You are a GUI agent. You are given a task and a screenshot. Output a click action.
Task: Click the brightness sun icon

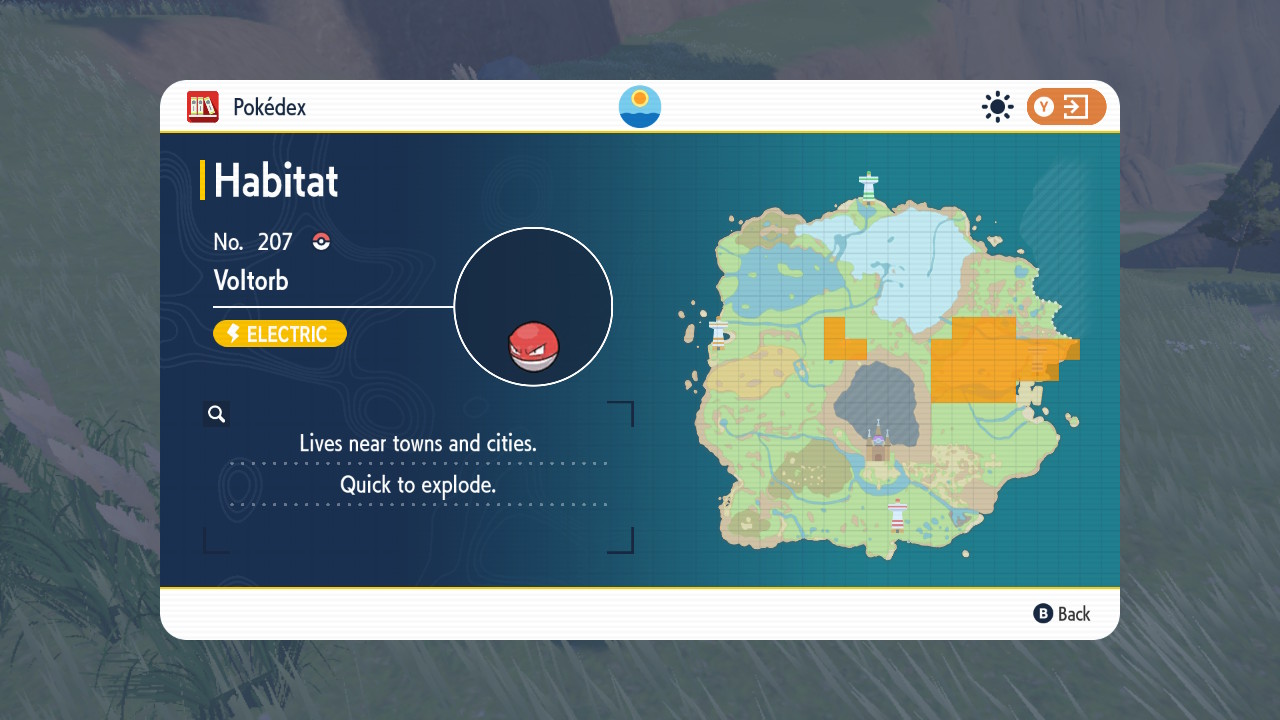(997, 106)
